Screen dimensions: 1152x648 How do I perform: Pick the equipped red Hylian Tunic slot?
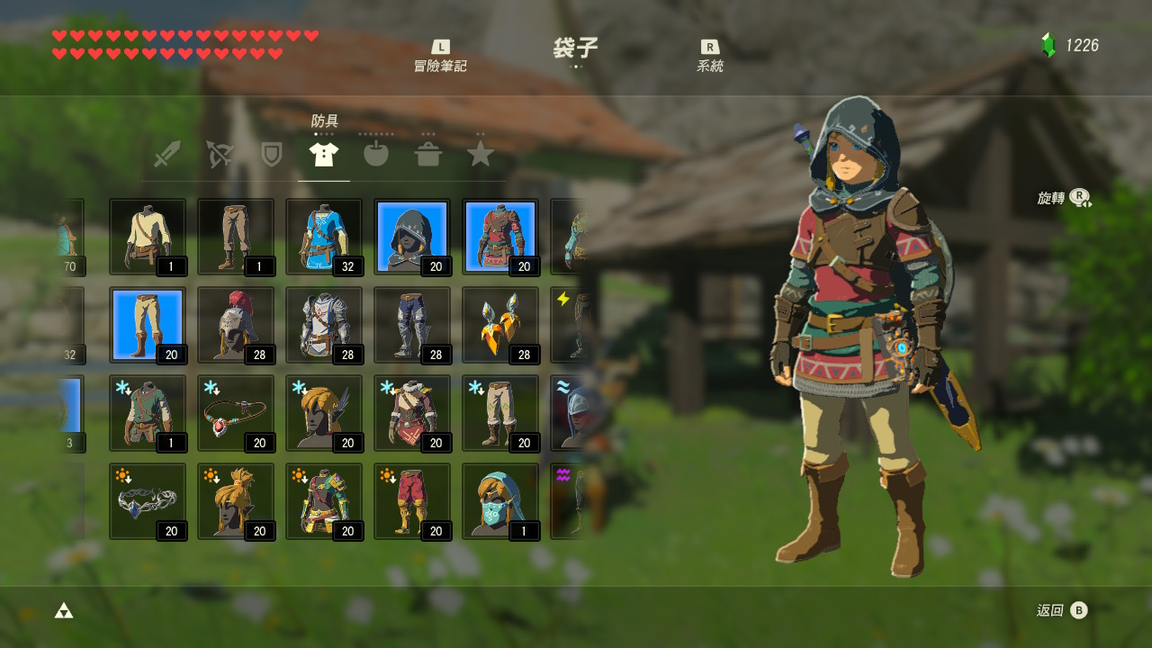point(500,237)
